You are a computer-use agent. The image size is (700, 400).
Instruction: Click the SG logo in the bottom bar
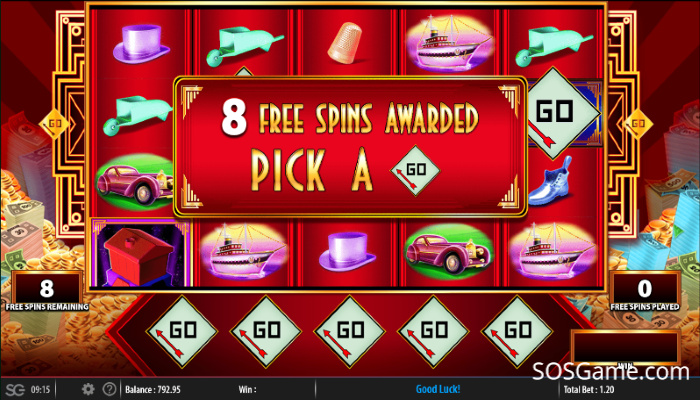pyautogui.click(x=14, y=389)
